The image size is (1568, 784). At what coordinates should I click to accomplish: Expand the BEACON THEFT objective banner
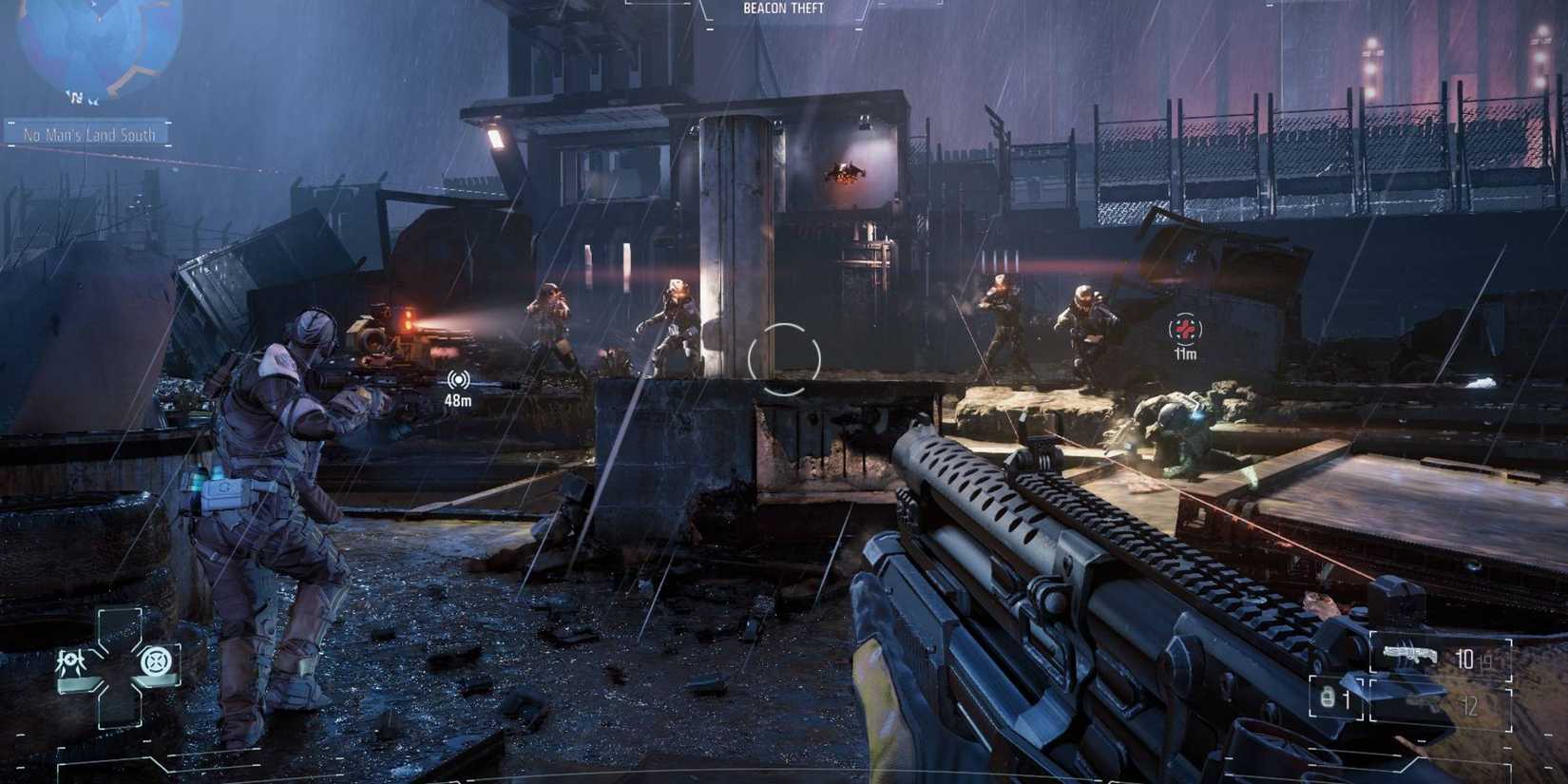(x=782, y=8)
